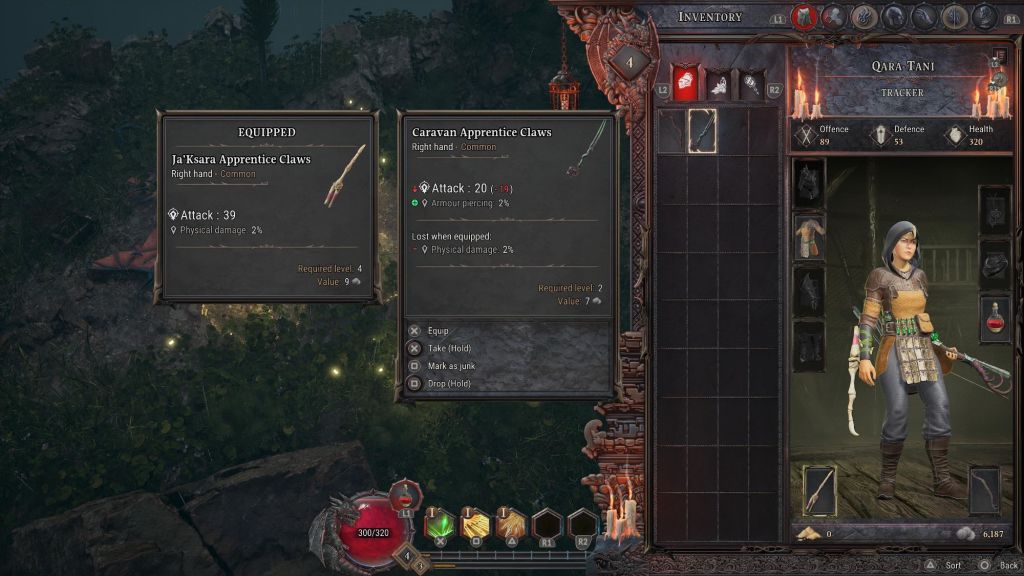Image resolution: width=1024 pixels, height=576 pixels.
Task: Open the top menu tab with blue swirl icon
Action: [x=864, y=17]
